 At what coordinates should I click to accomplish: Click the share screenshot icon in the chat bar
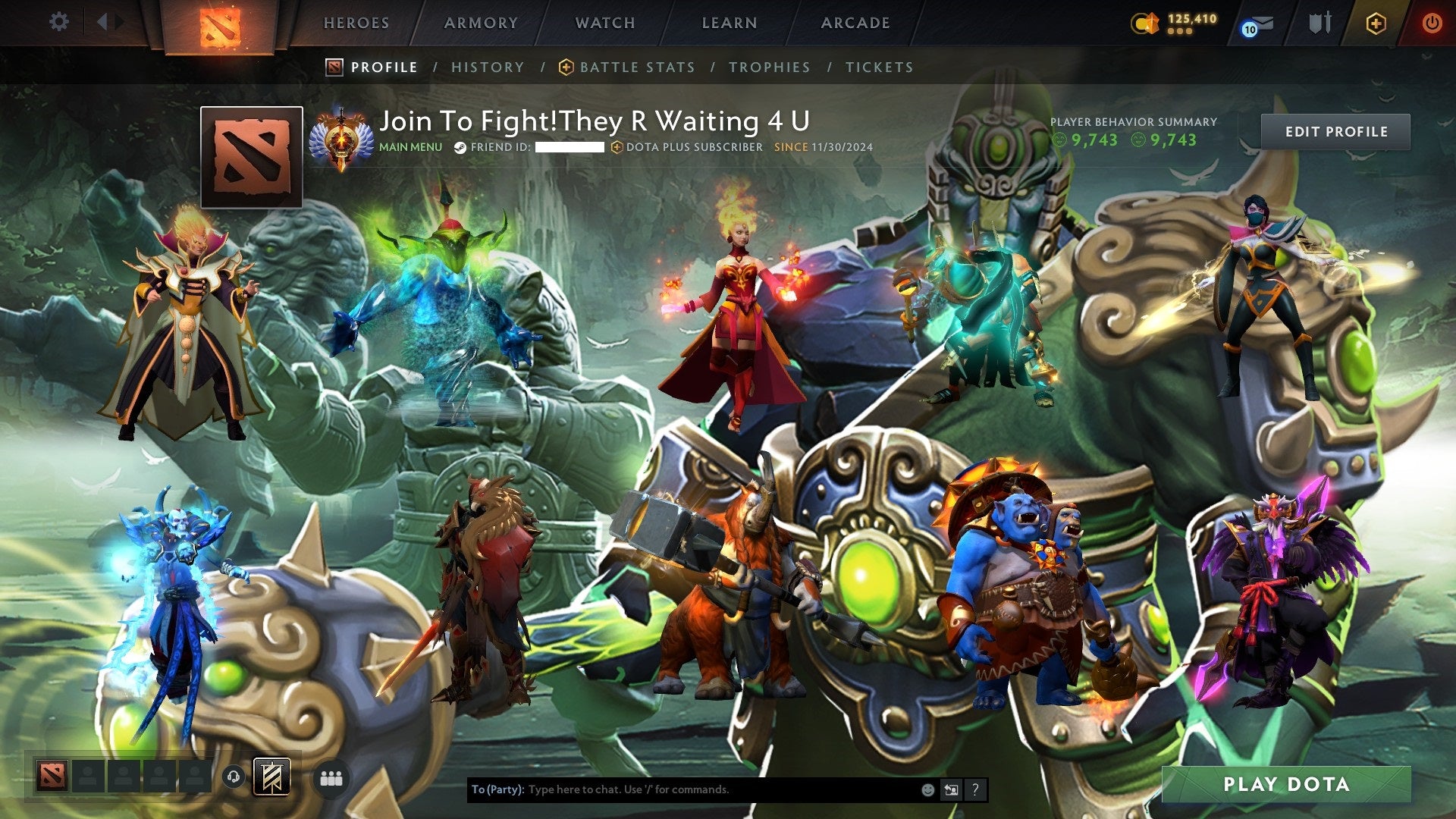coord(951,789)
